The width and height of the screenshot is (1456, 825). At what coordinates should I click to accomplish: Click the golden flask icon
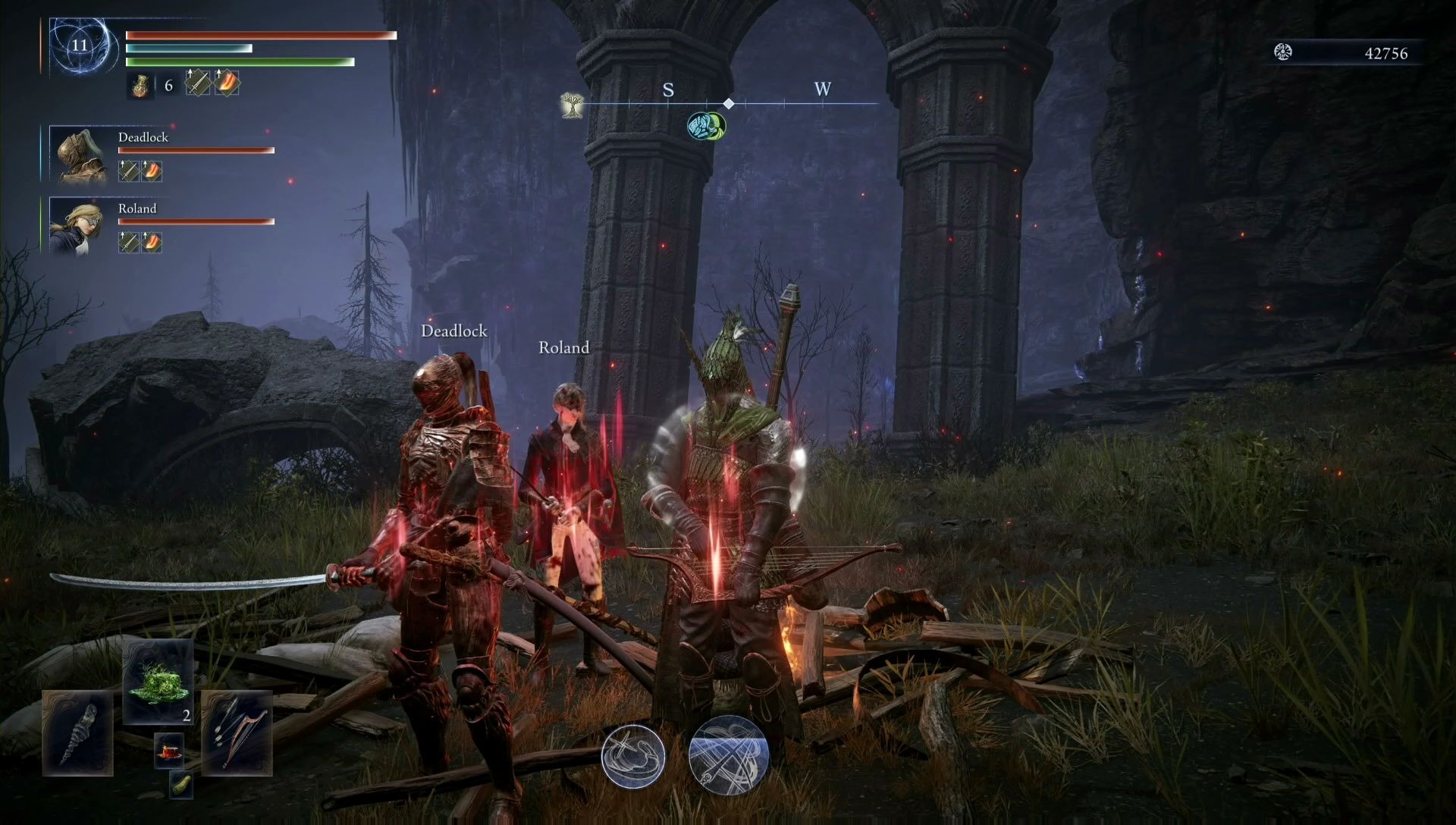click(140, 86)
